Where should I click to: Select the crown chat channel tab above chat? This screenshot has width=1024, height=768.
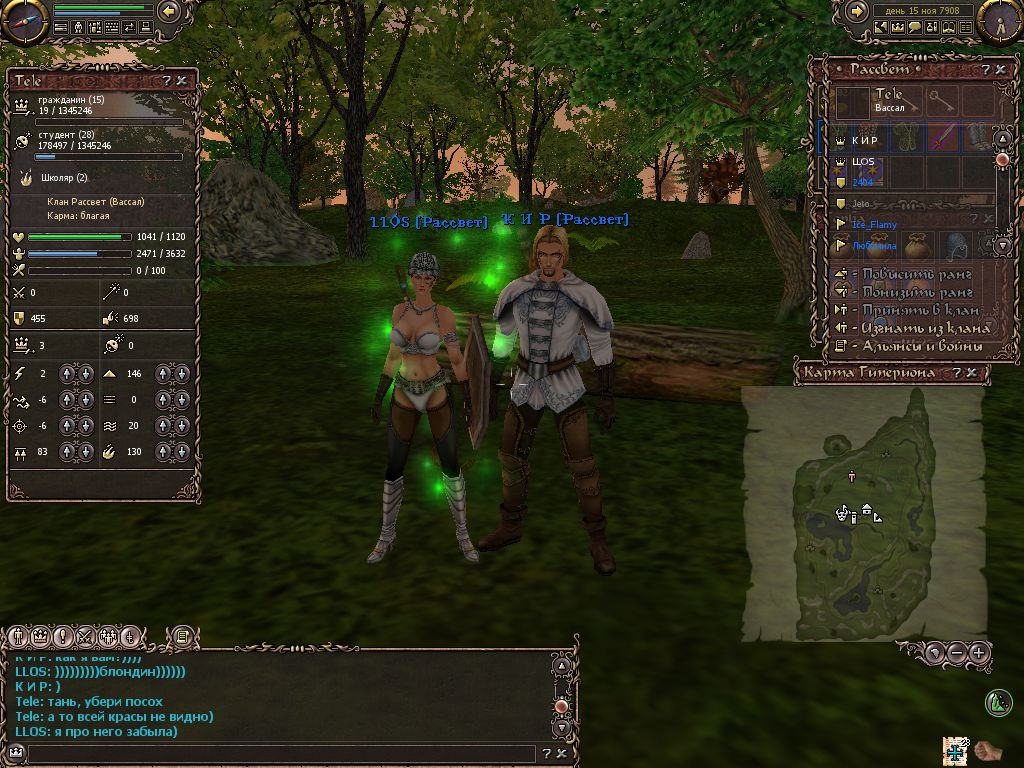pyautogui.click(x=41, y=636)
